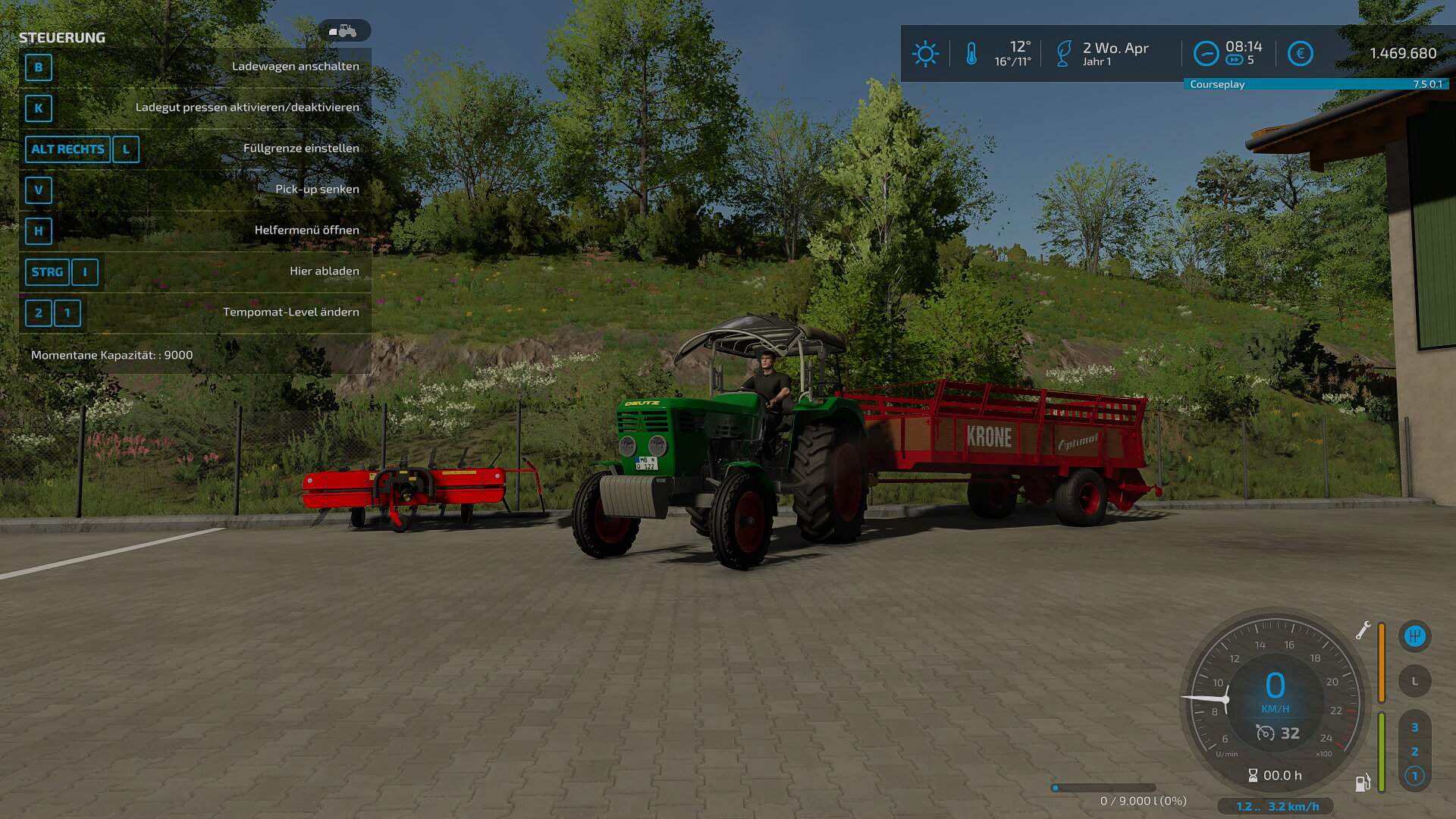1456x819 pixels.
Task: Click the fuel pump icon
Action: click(1363, 783)
